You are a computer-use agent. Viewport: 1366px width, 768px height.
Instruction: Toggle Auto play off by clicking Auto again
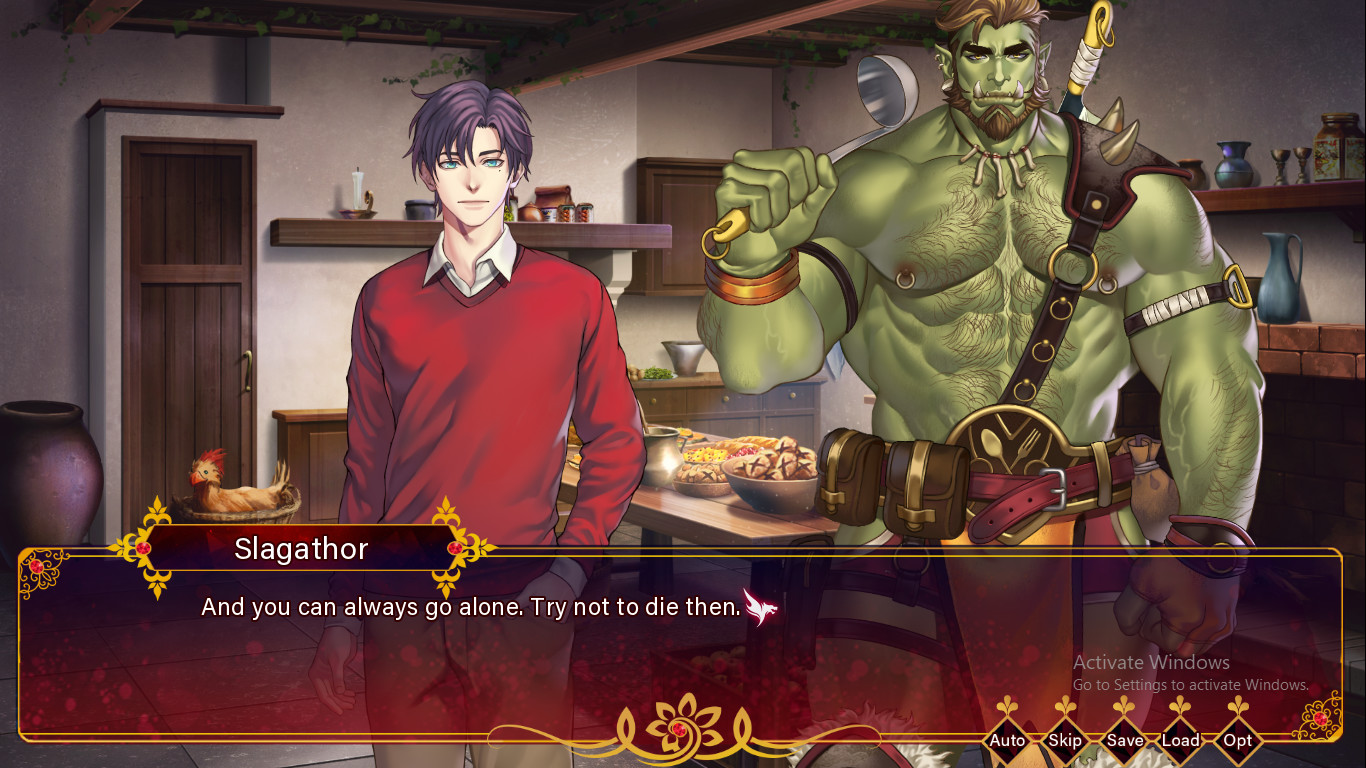[1007, 741]
